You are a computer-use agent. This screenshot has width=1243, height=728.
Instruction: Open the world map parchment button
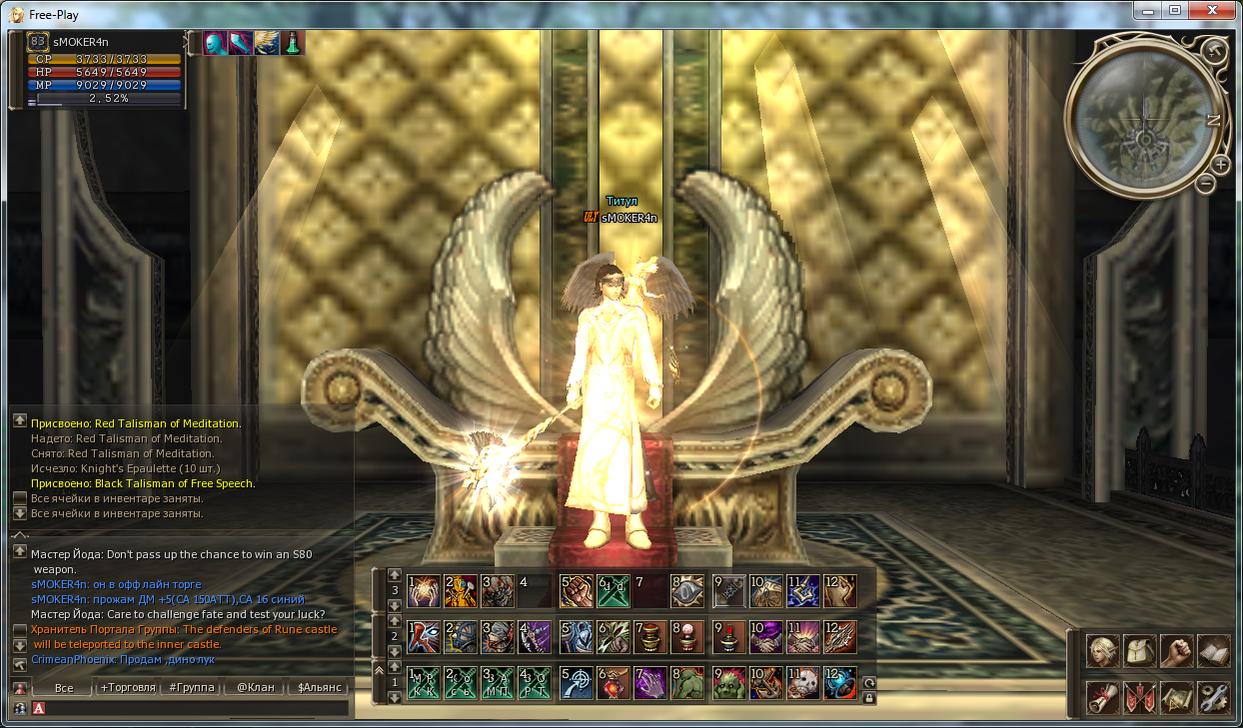pyautogui.click(x=1177, y=696)
